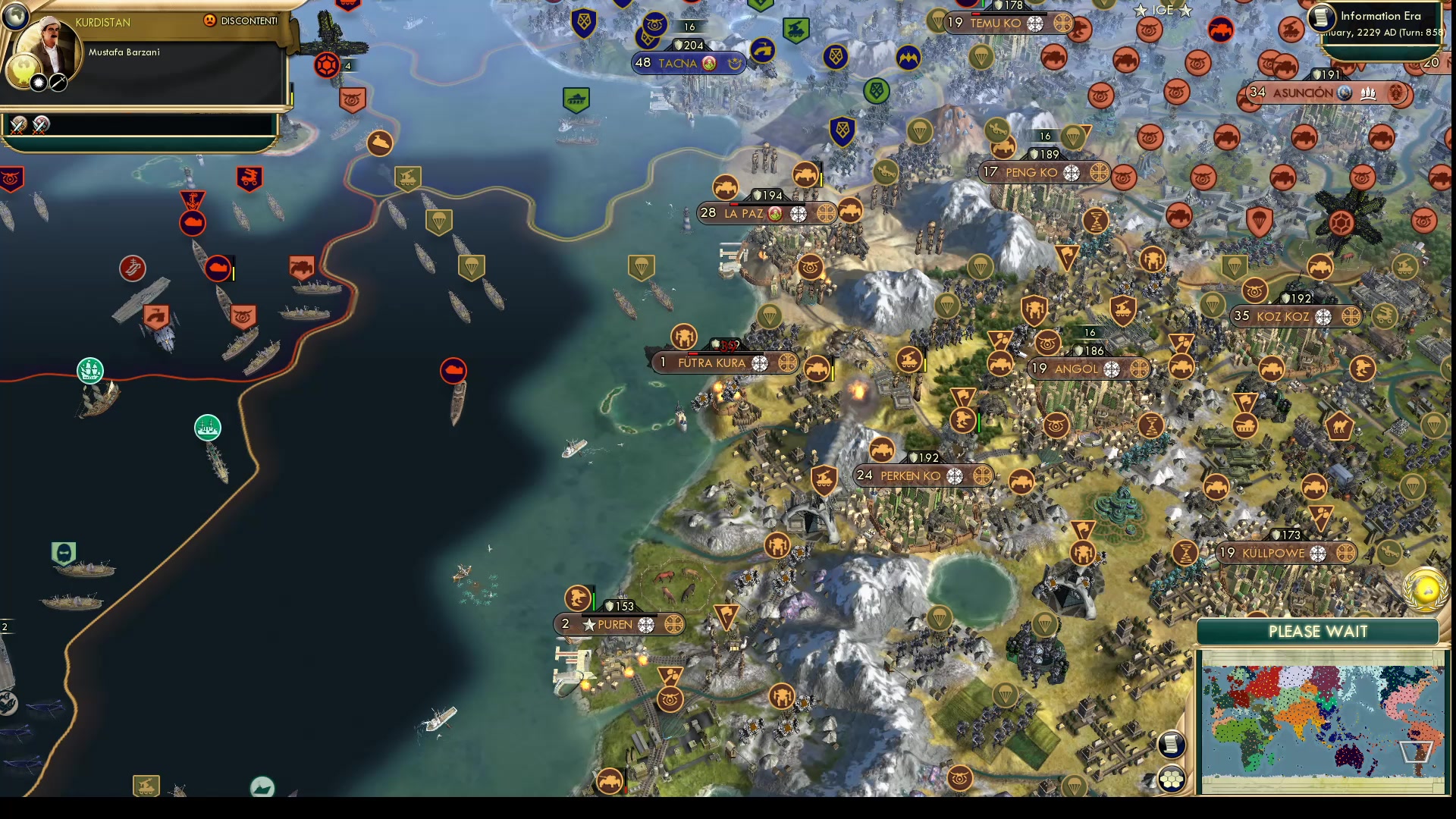The width and height of the screenshot is (1456, 819).
Task: Toggle strategic view with the hexagon icon
Action: tap(1171, 779)
